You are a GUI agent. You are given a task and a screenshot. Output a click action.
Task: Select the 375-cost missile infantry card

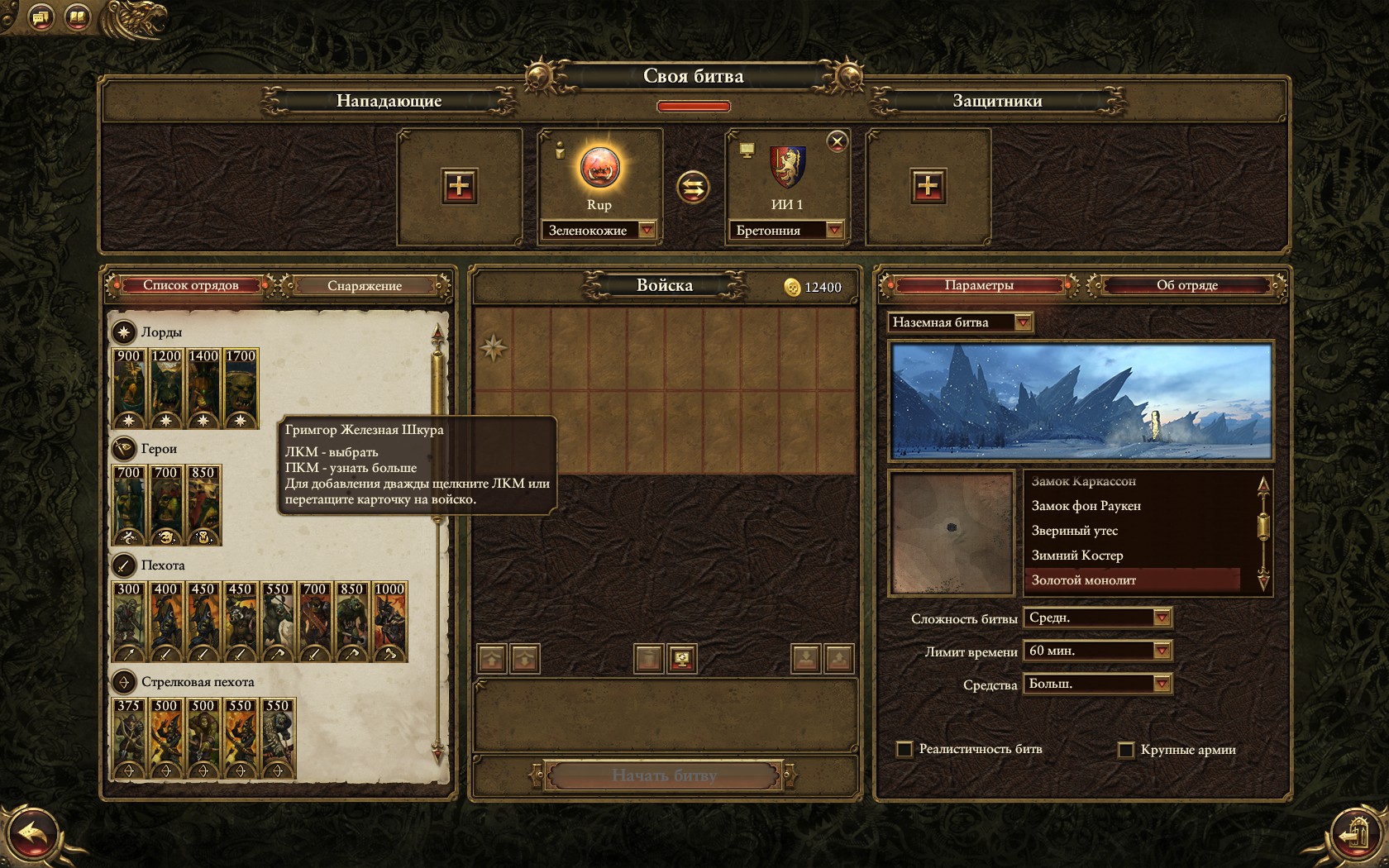(x=128, y=737)
